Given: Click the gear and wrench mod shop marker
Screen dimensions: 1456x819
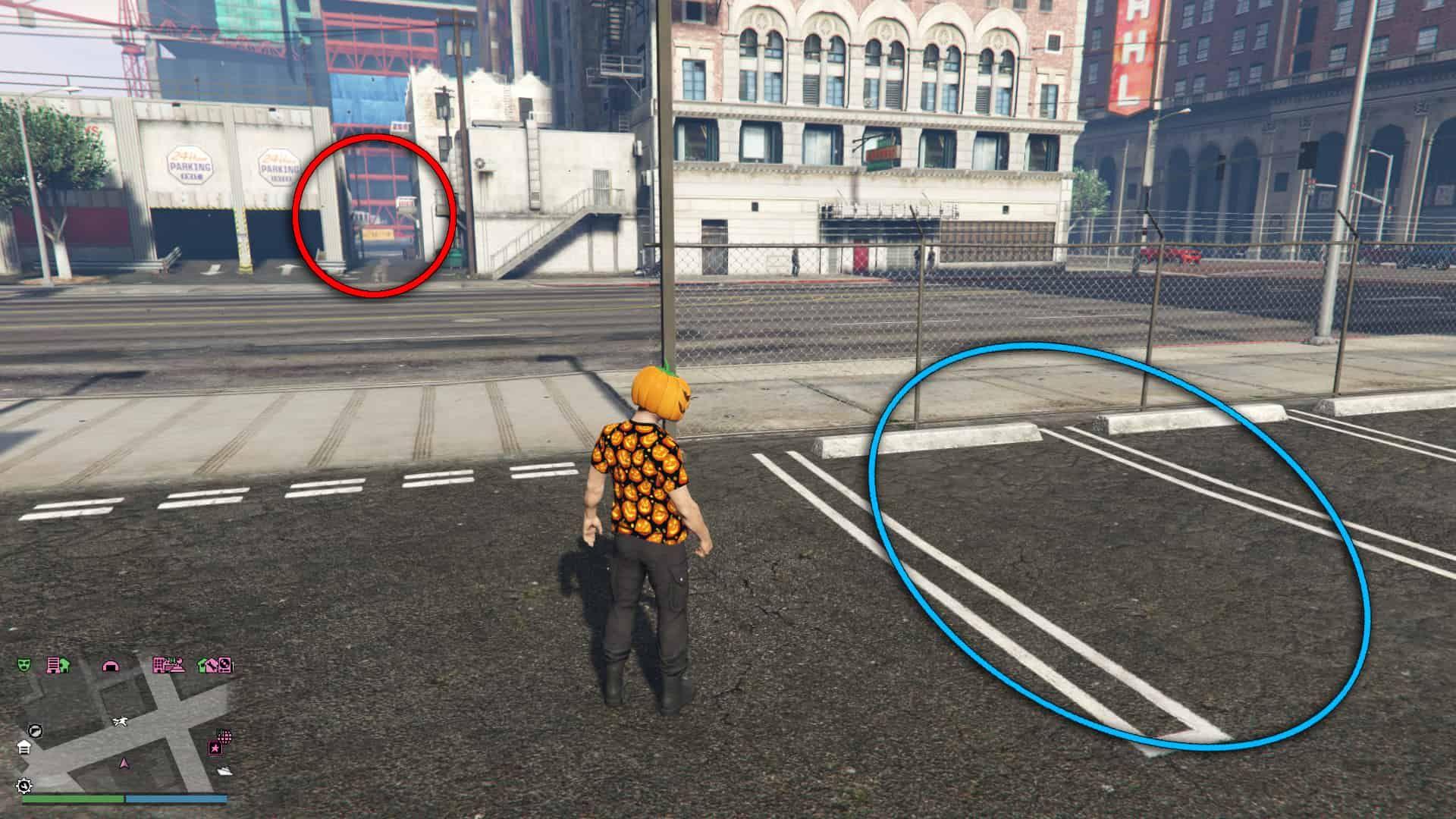Looking at the screenshot, I should click(24, 785).
